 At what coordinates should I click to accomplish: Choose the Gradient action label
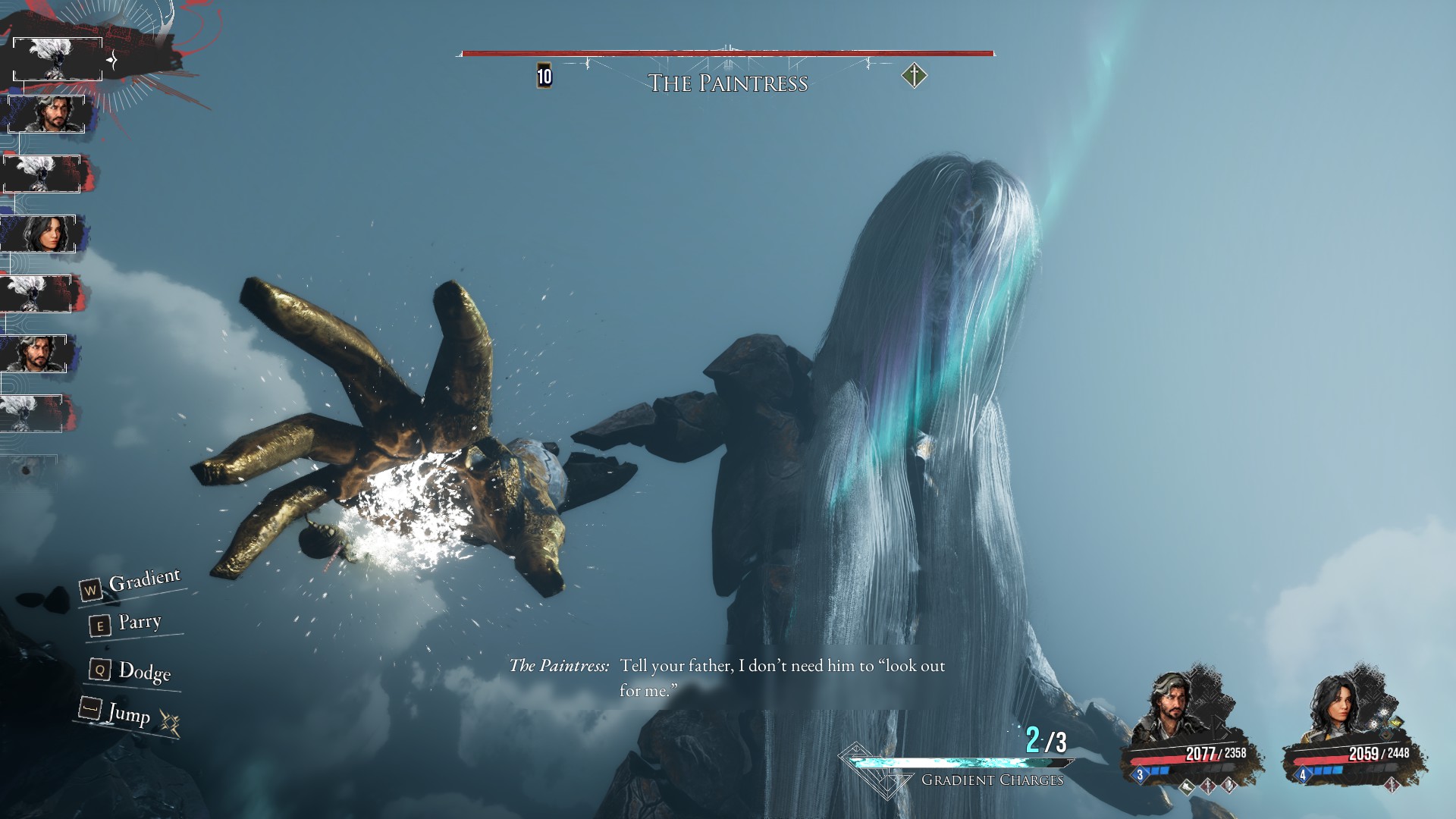pos(144,582)
